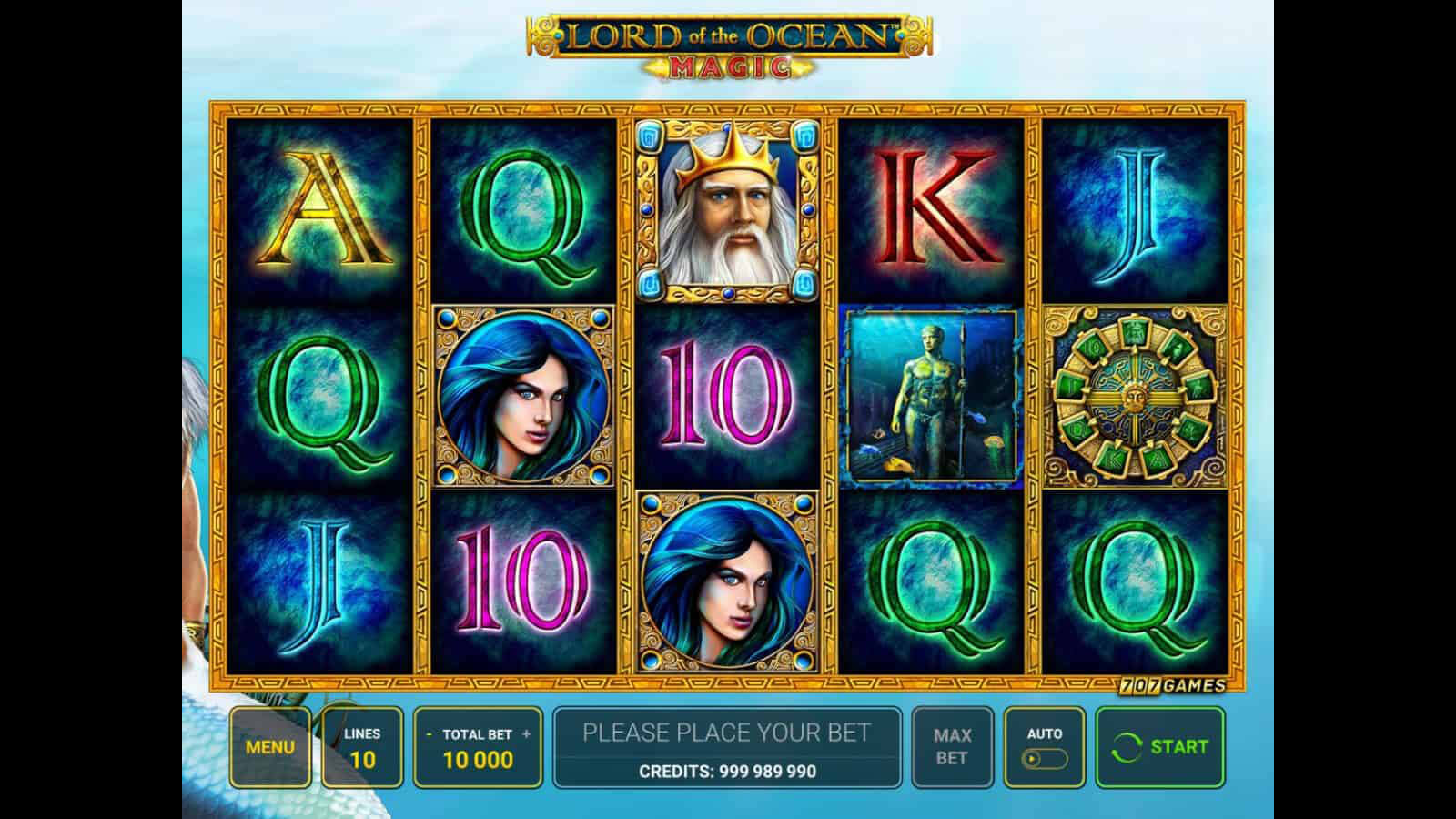The height and width of the screenshot is (819, 1456).
Task: Increase total bet with plus sign
Action: click(x=527, y=734)
